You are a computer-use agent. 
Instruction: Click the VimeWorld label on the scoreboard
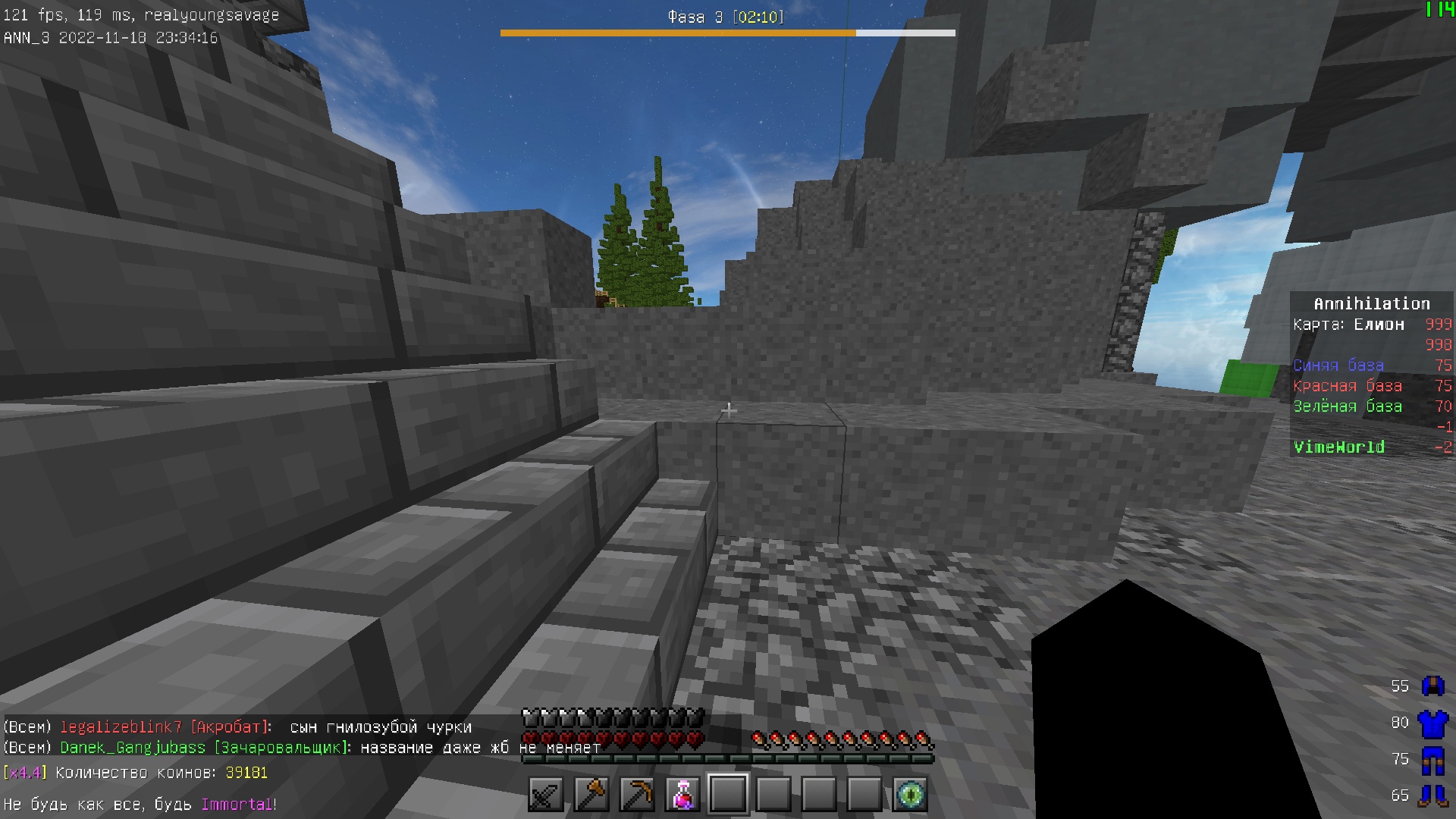(1339, 447)
